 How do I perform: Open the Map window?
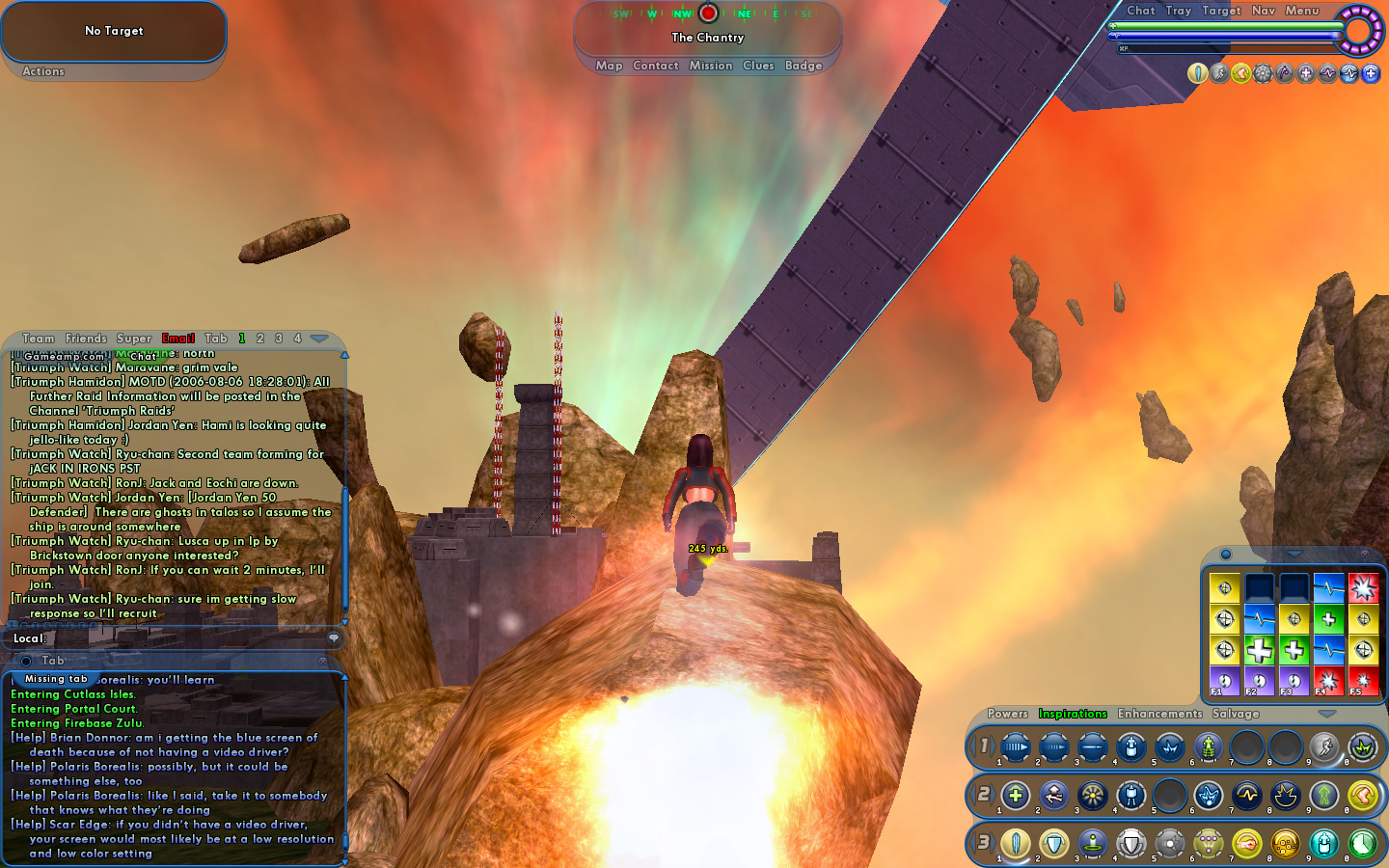[x=609, y=66]
